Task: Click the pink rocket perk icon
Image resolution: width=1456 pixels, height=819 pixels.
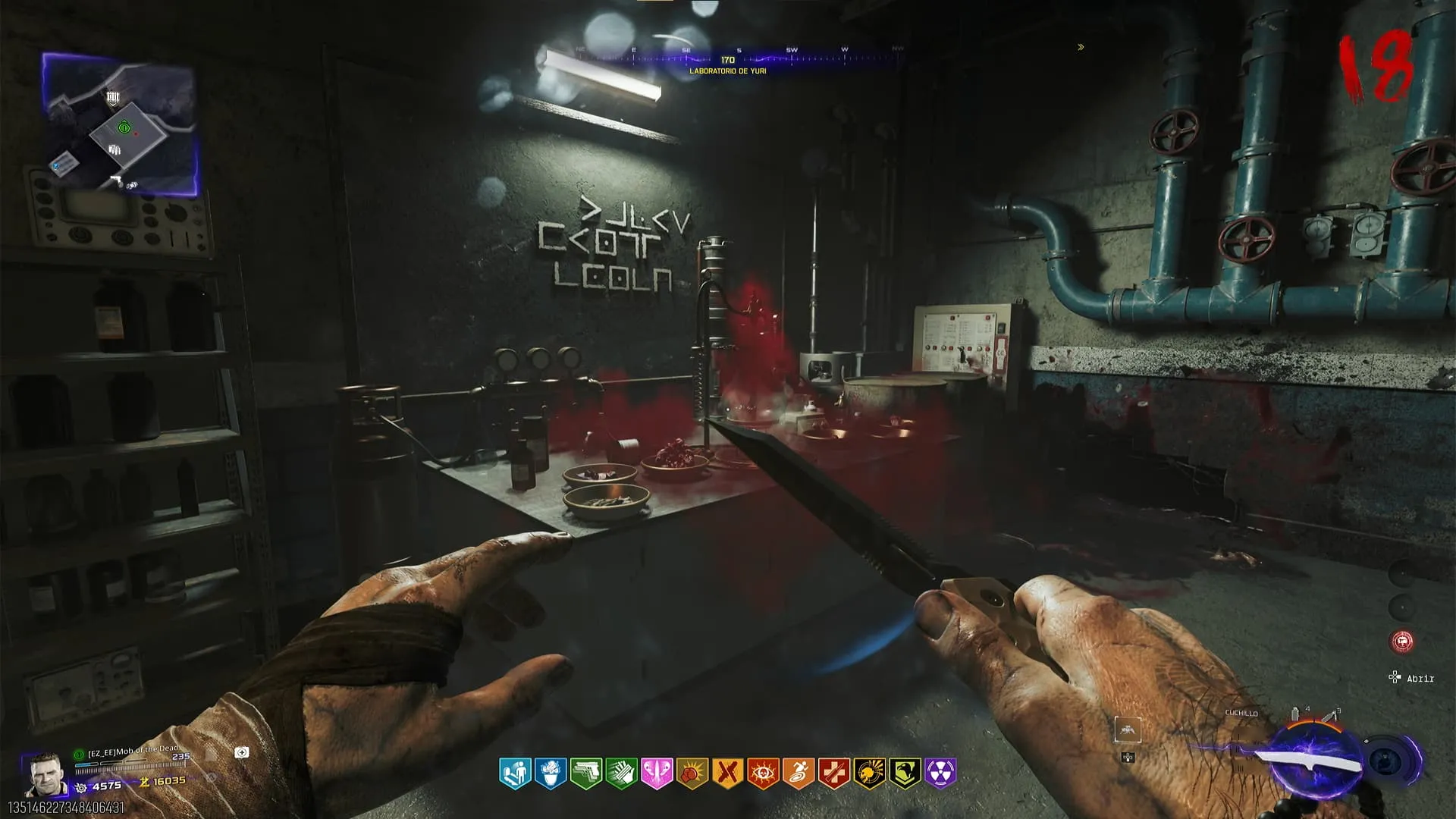Action: 657,773
